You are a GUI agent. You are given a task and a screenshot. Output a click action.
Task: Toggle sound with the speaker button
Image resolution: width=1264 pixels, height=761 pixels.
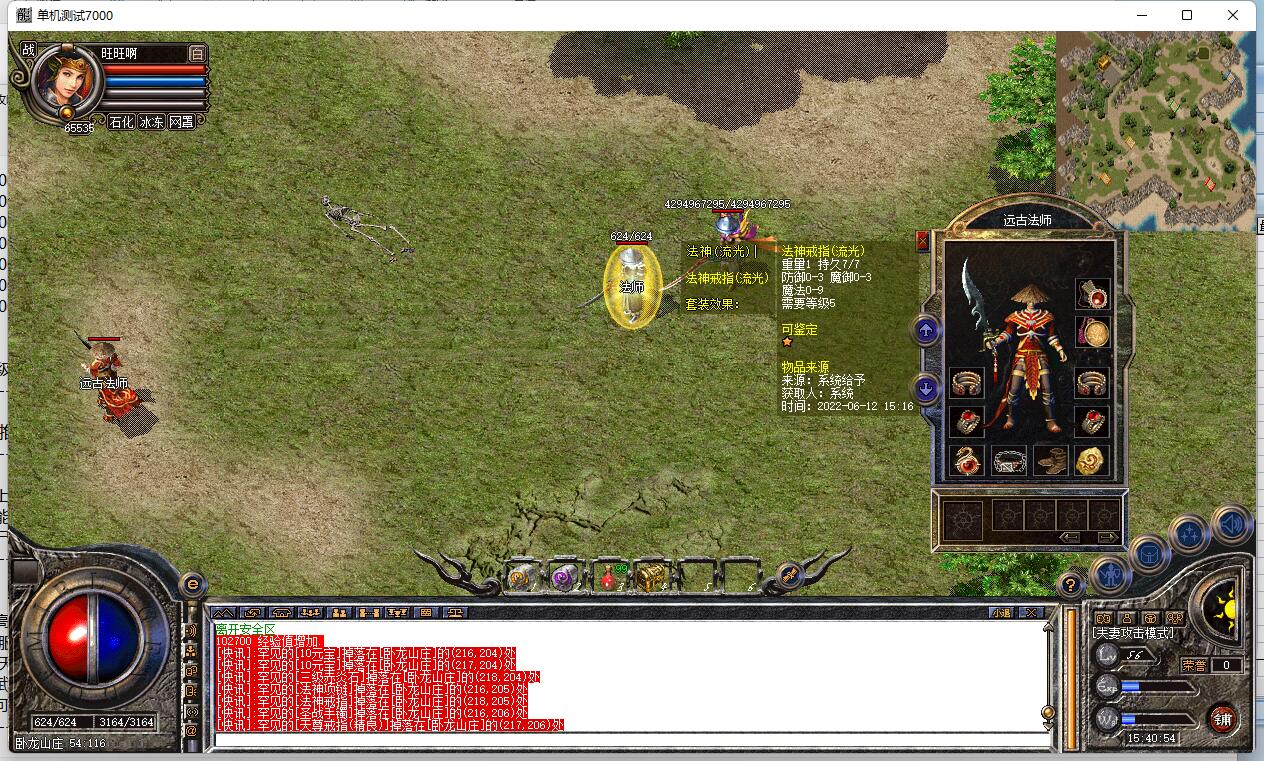(1232, 524)
